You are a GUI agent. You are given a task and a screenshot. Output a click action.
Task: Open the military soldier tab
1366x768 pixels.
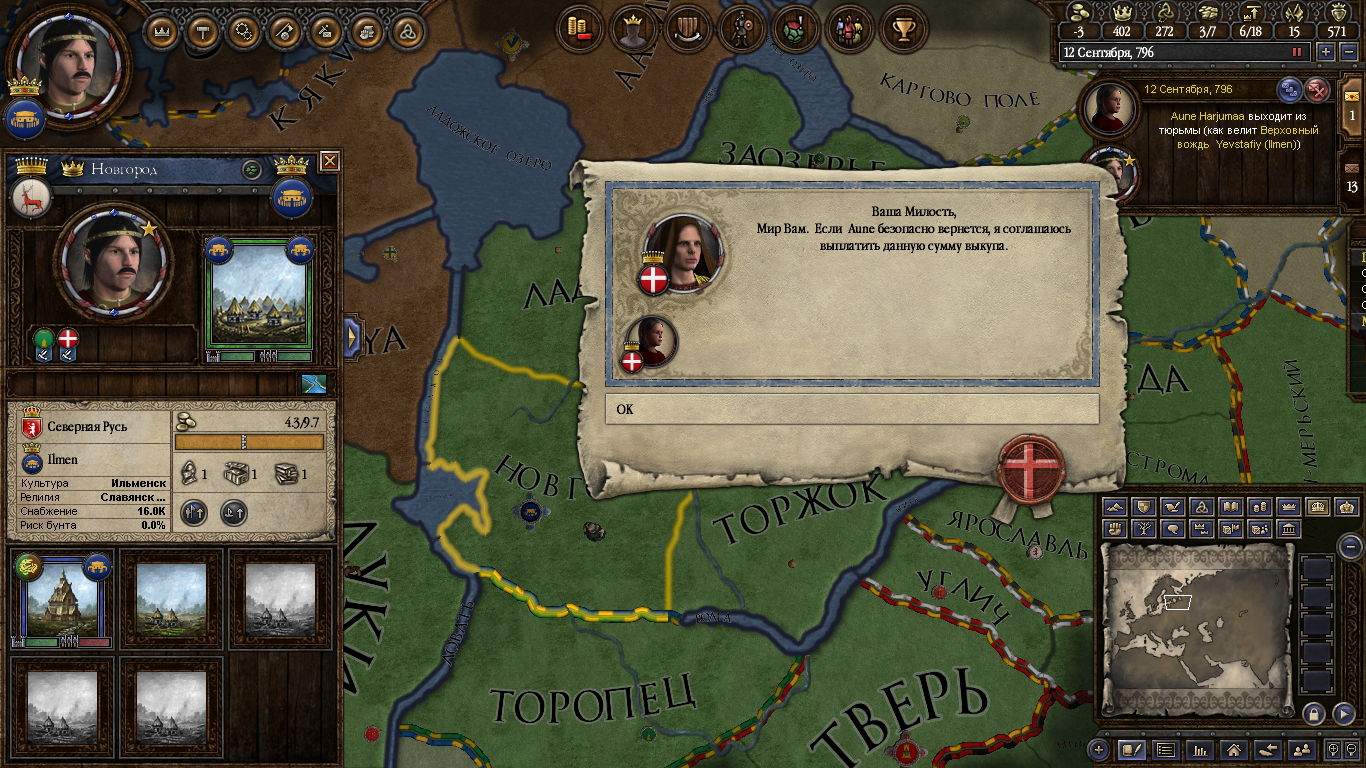tap(741, 29)
